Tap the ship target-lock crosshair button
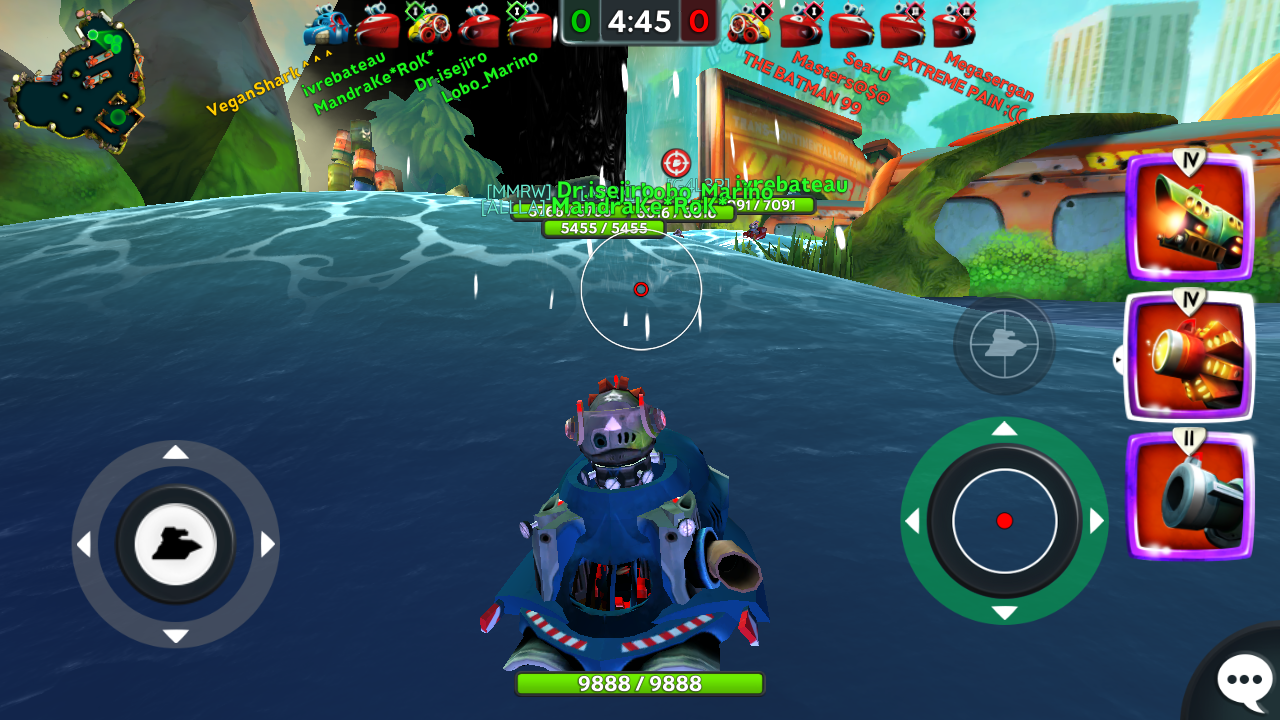Screen dimensions: 1280x720 click(1004, 344)
